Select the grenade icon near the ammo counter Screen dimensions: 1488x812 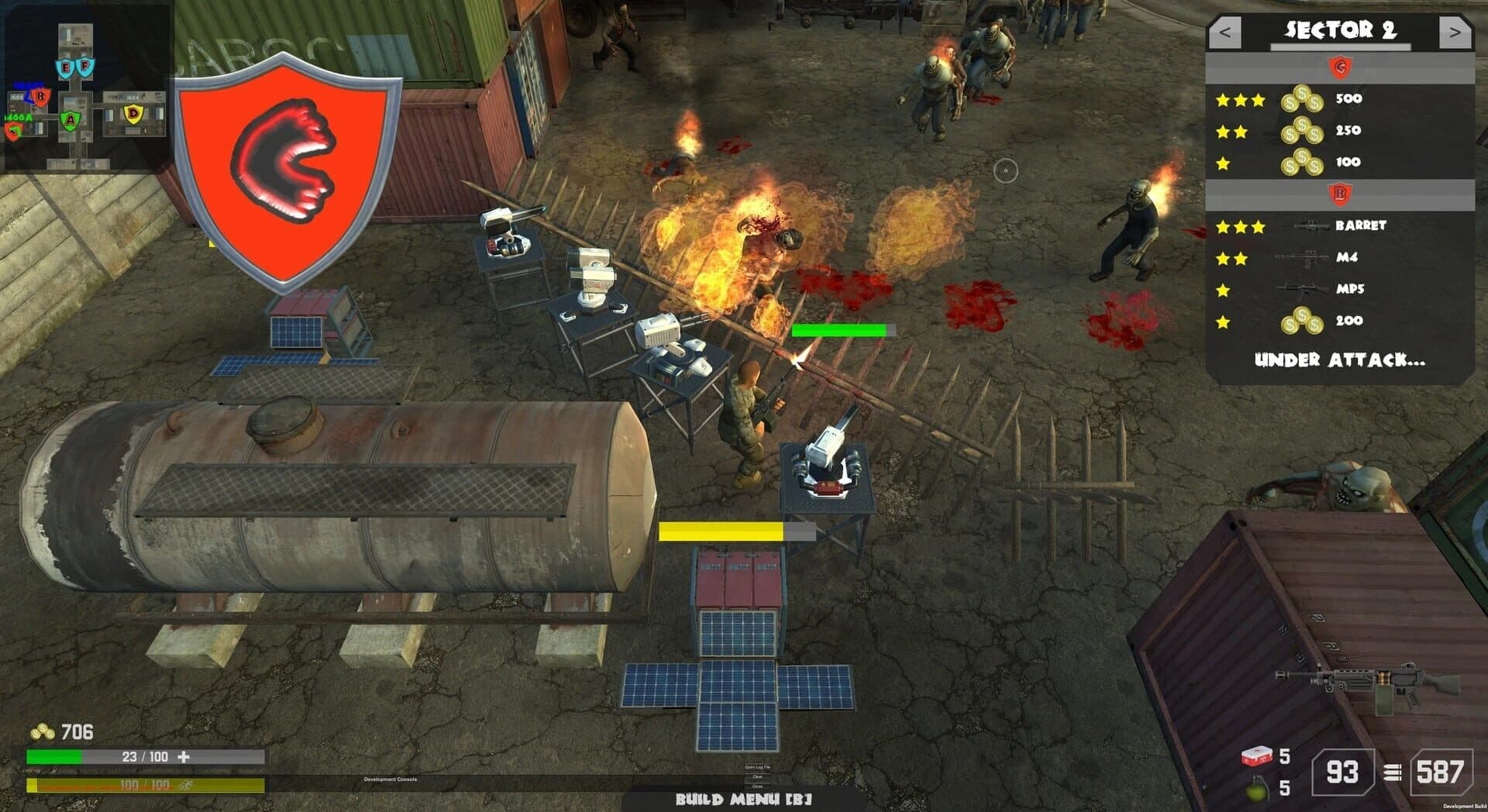(1256, 790)
